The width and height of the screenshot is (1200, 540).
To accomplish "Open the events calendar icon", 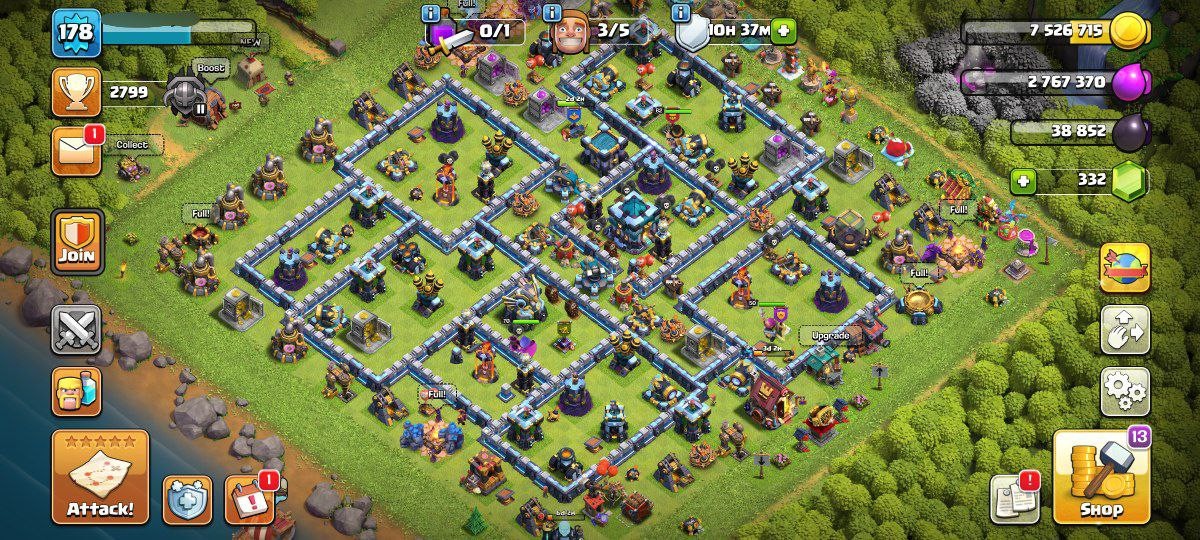I will click(249, 499).
